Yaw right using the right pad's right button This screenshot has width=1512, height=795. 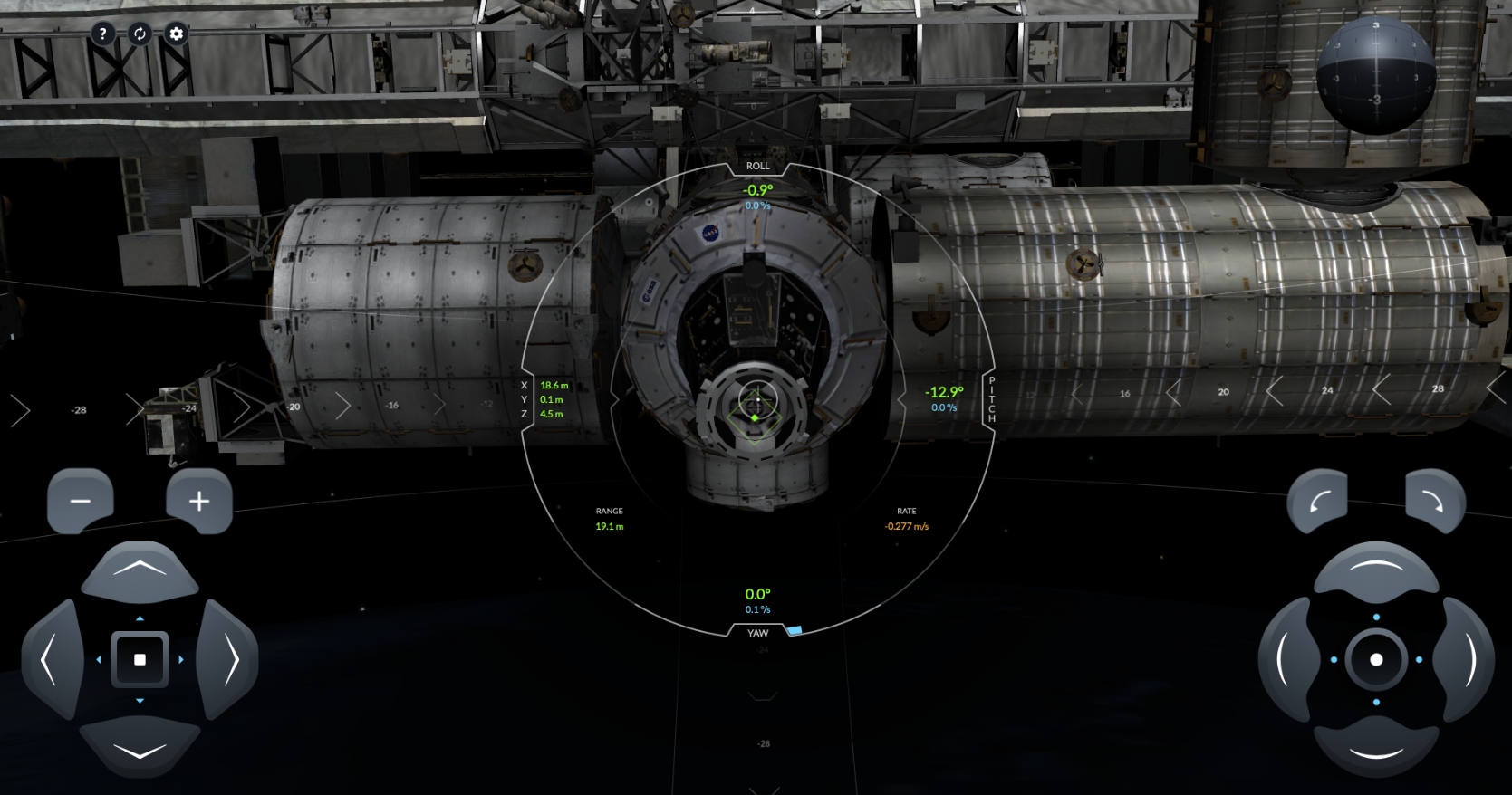tap(1467, 659)
